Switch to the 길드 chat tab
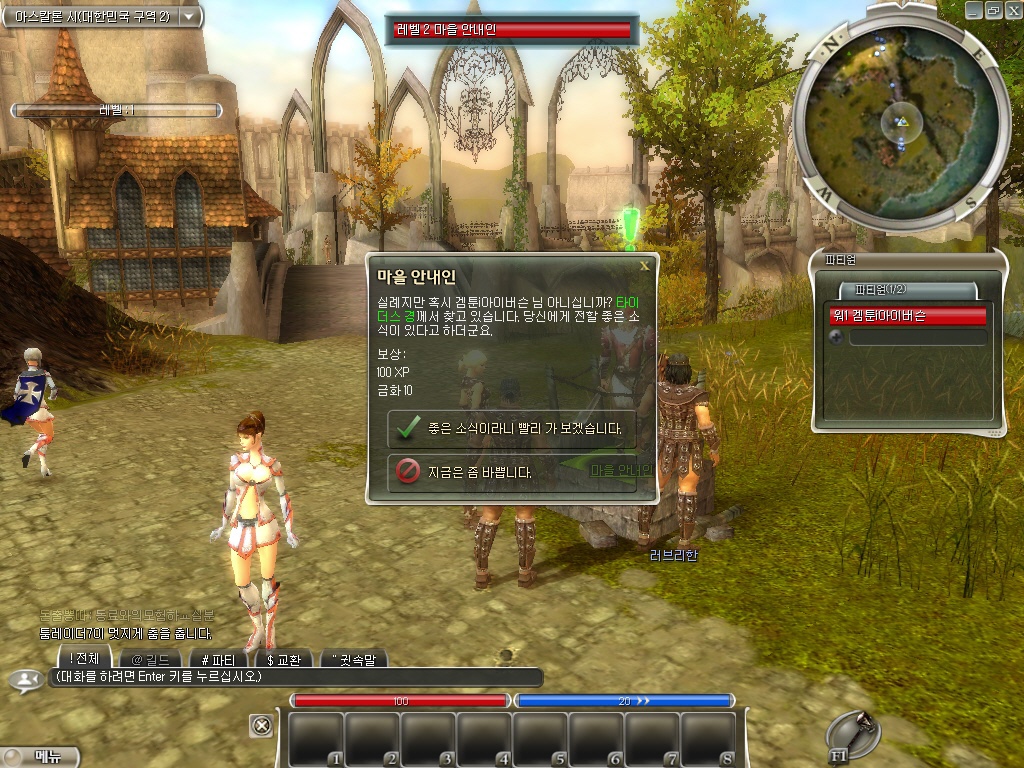This screenshot has height=768, width=1024. pos(150,659)
